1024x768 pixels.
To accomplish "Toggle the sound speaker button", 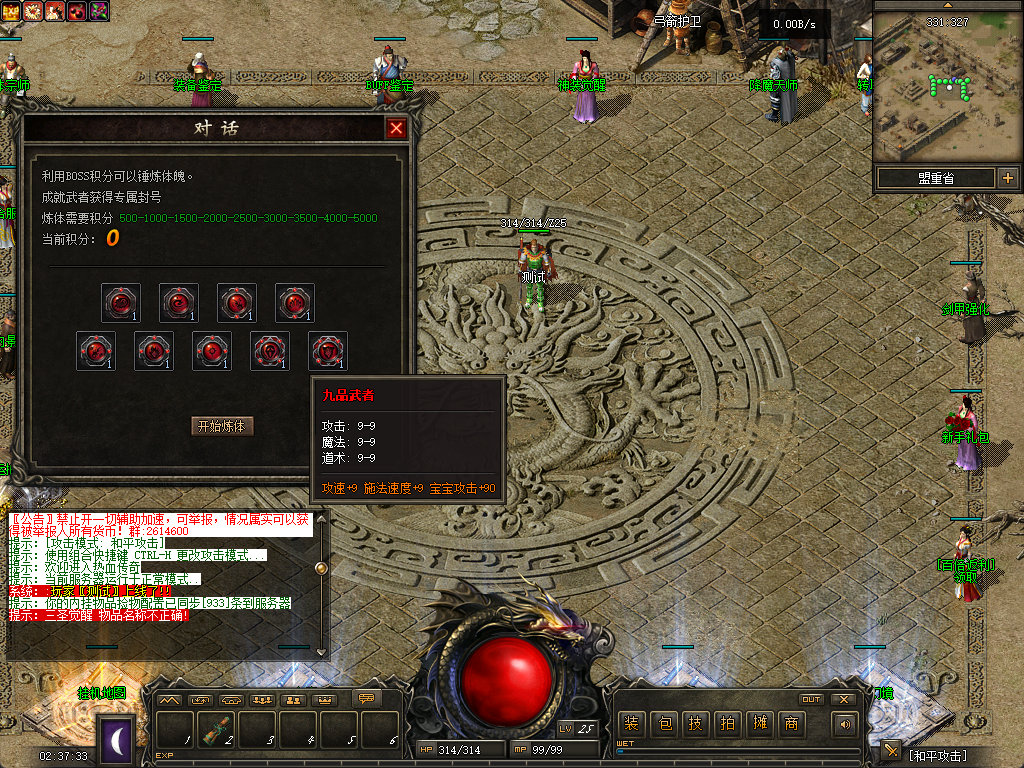I will [x=846, y=724].
